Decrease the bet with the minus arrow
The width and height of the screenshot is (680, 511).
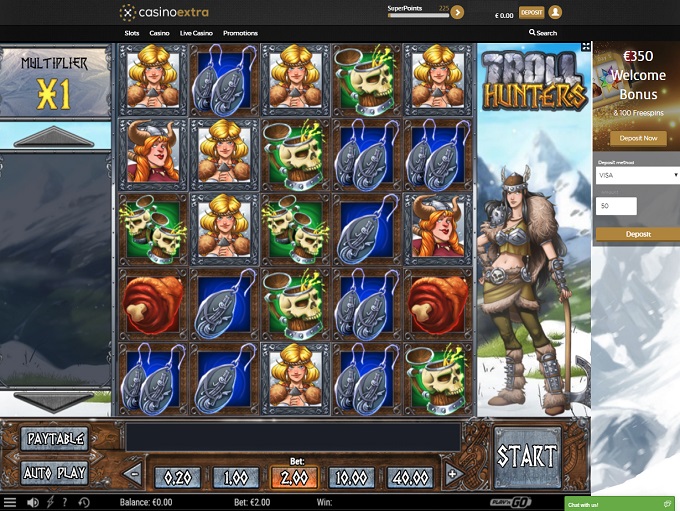coord(133,474)
